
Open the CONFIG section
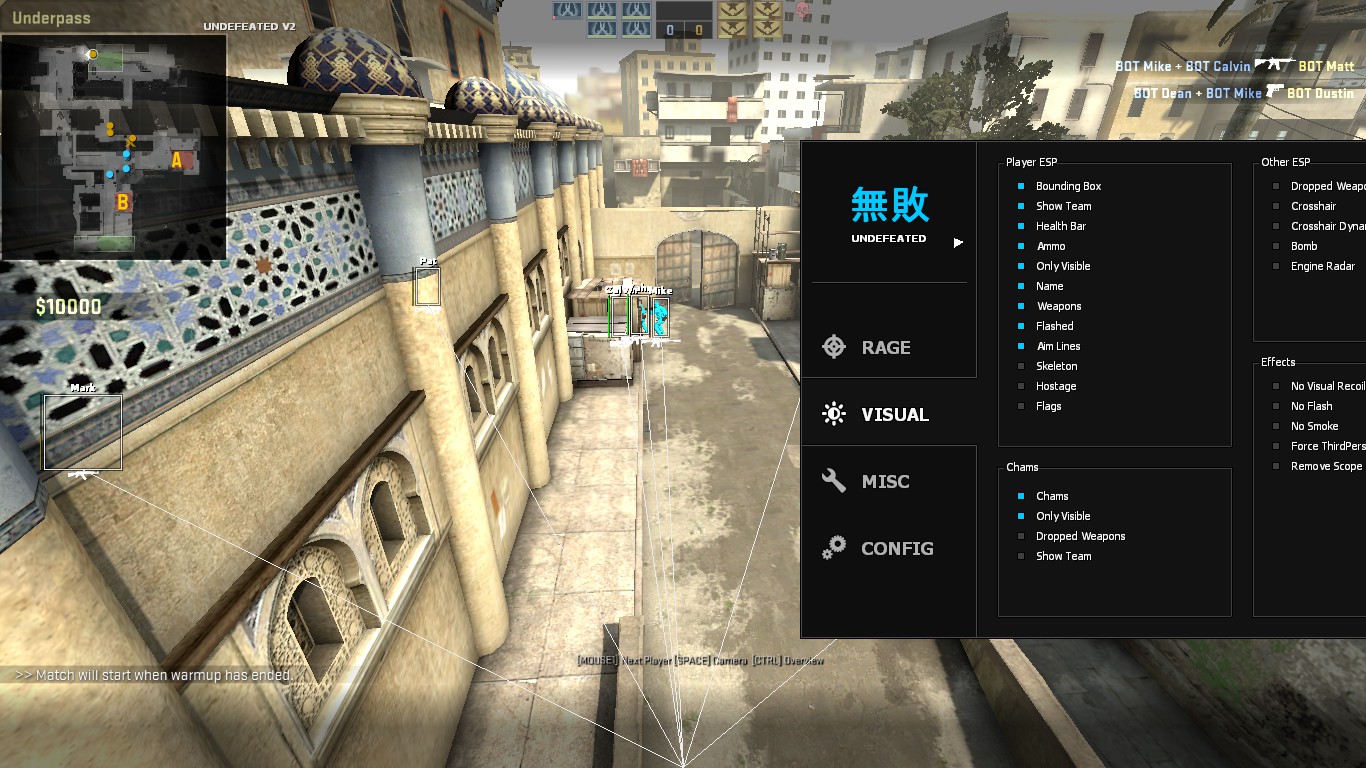(x=895, y=548)
